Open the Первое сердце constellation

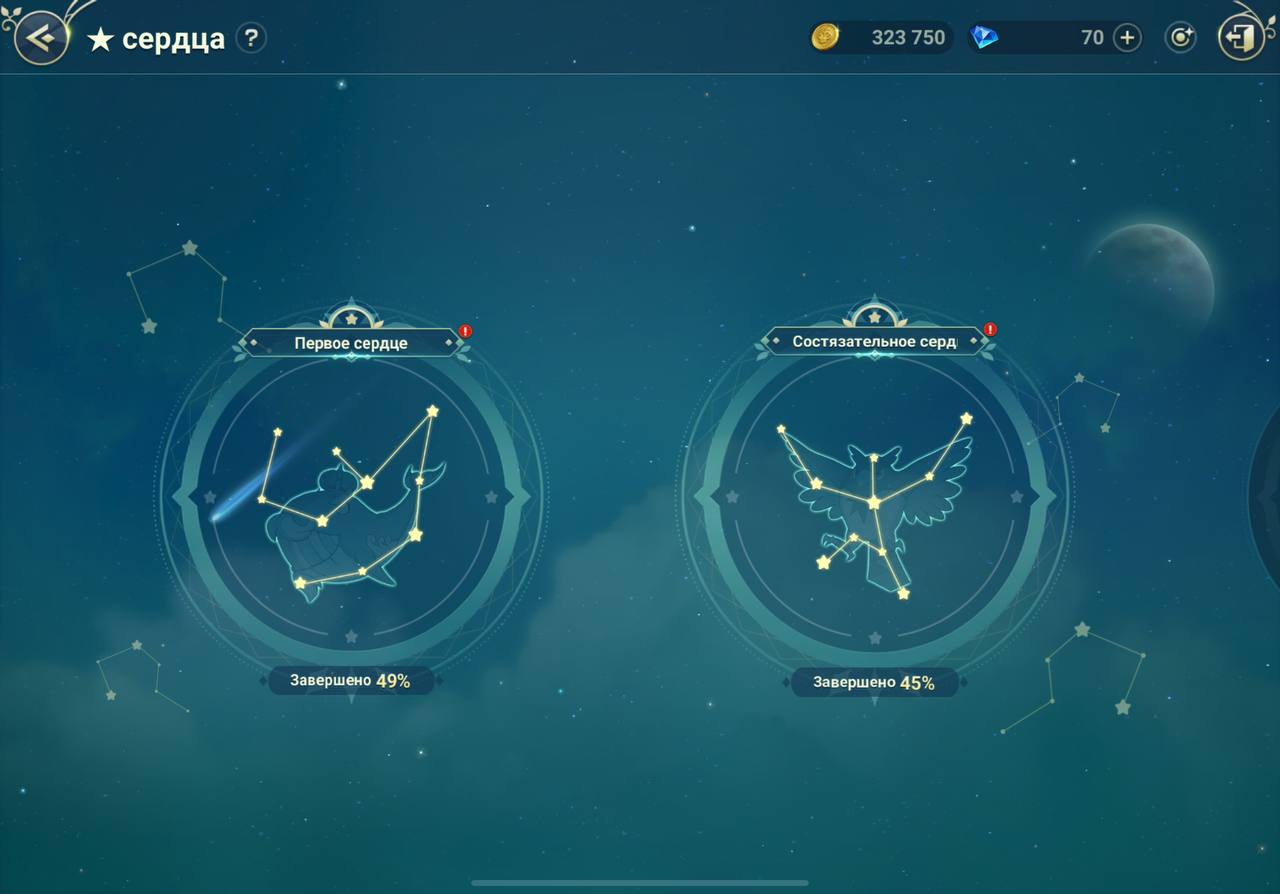(x=351, y=500)
